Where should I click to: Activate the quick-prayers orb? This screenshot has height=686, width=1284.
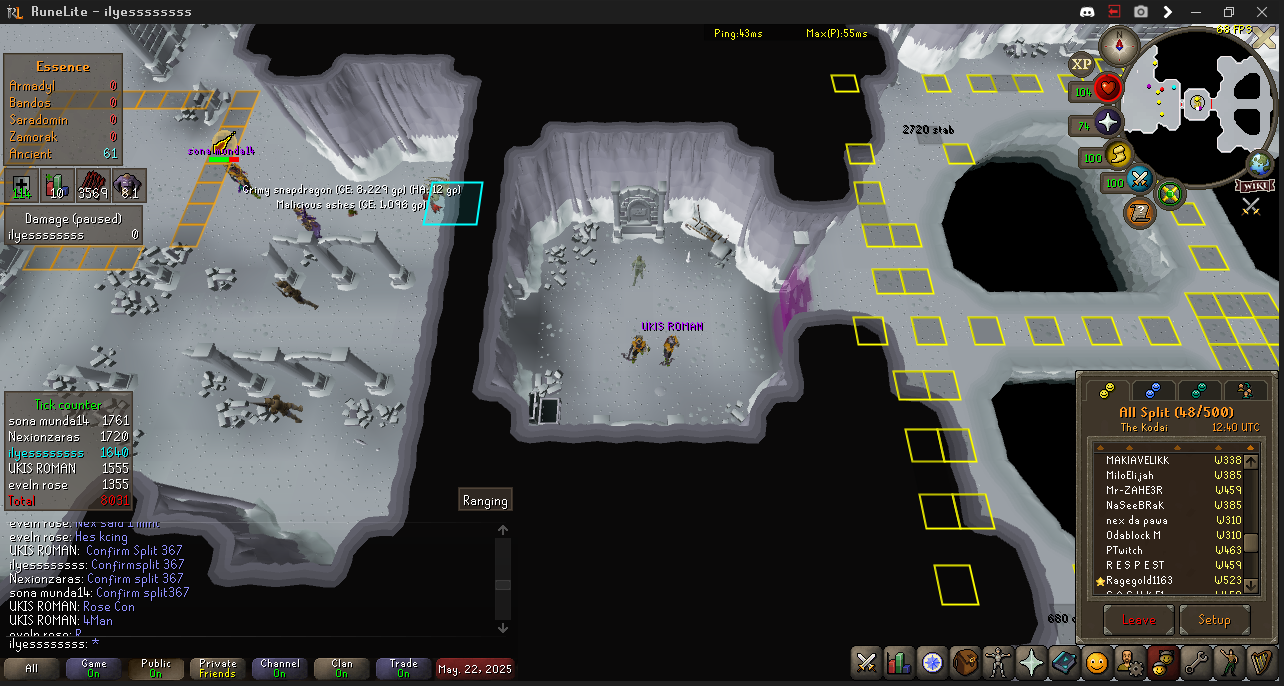point(1108,123)
